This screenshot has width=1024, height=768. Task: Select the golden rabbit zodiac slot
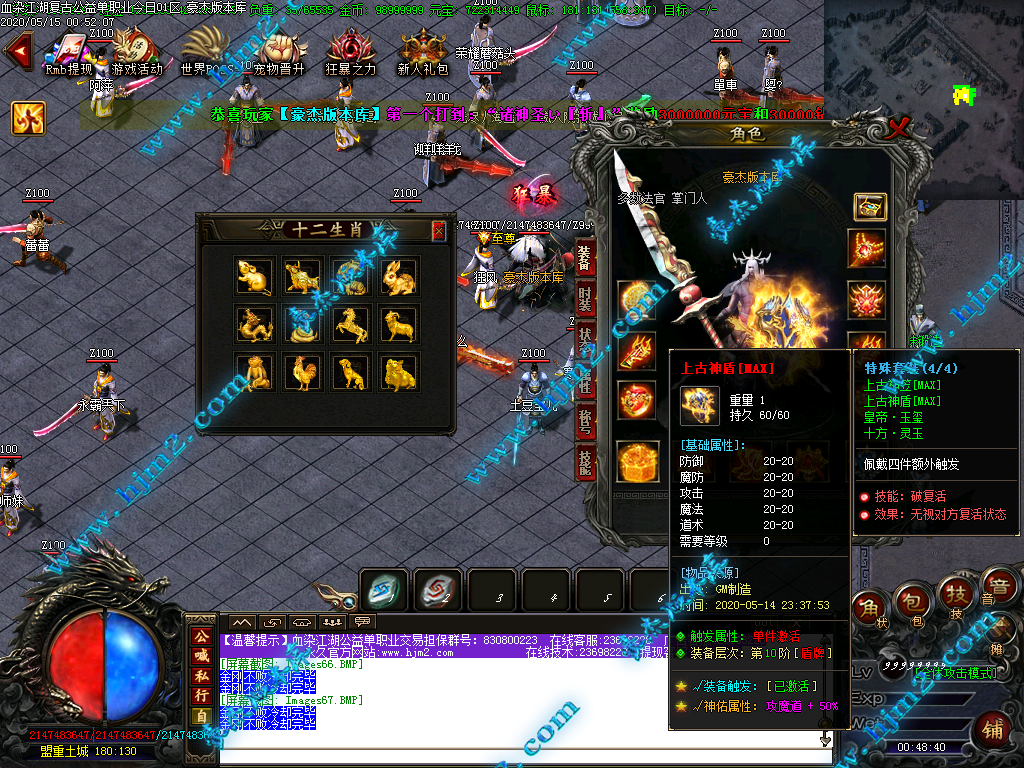[x=399, y=277]
